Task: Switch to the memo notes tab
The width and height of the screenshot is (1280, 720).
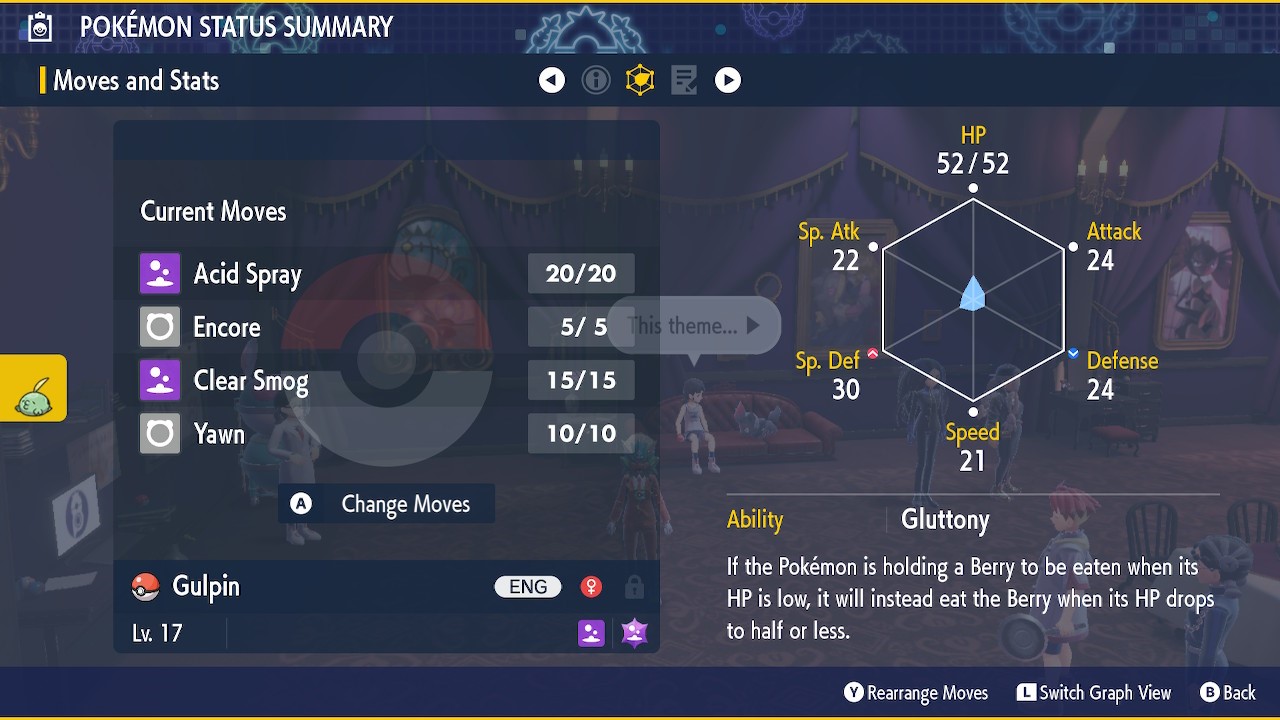Action: pos(684,80)
